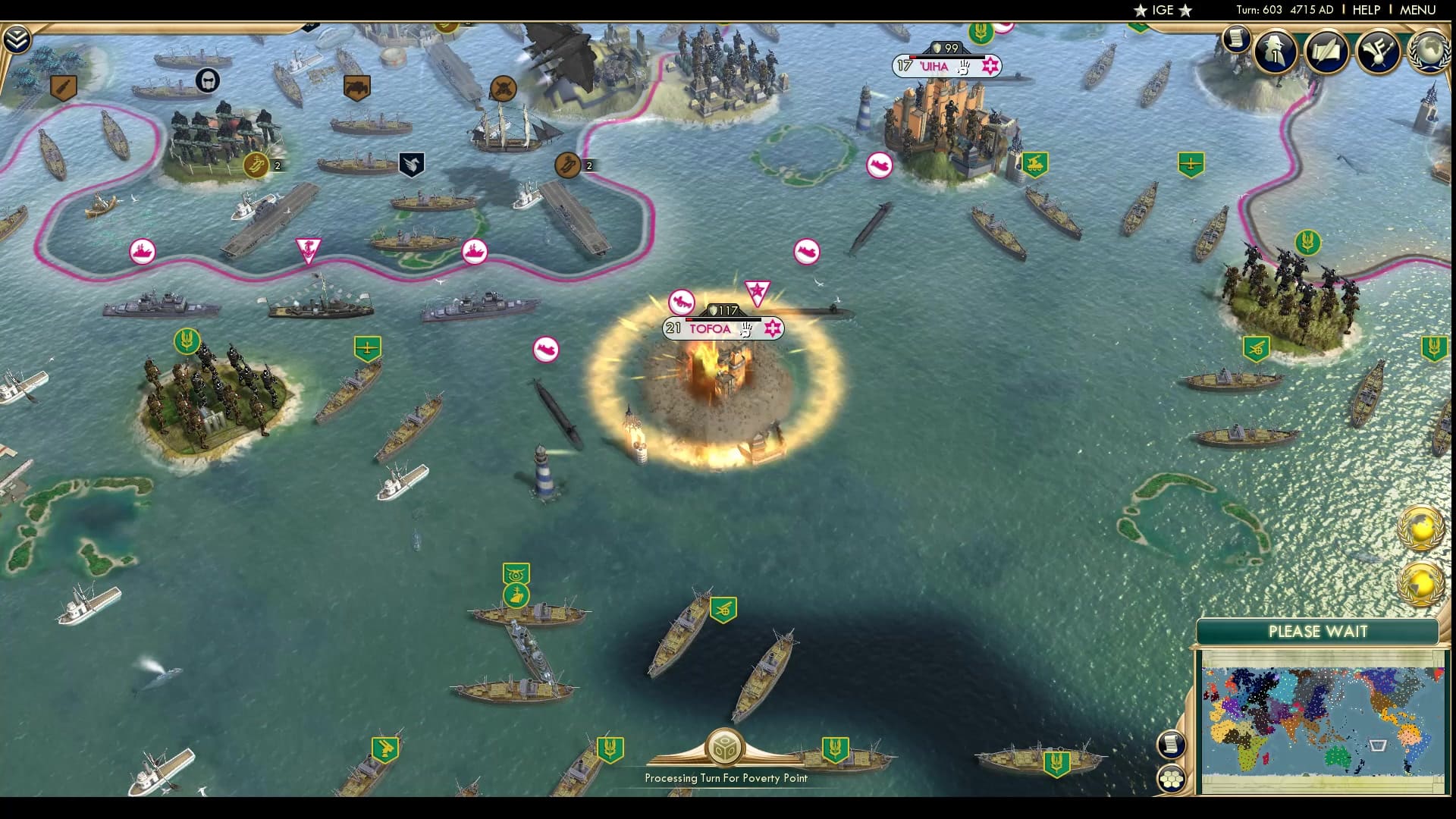Open the IGE editor panel
The image size is (1456, 819).
1163,10
